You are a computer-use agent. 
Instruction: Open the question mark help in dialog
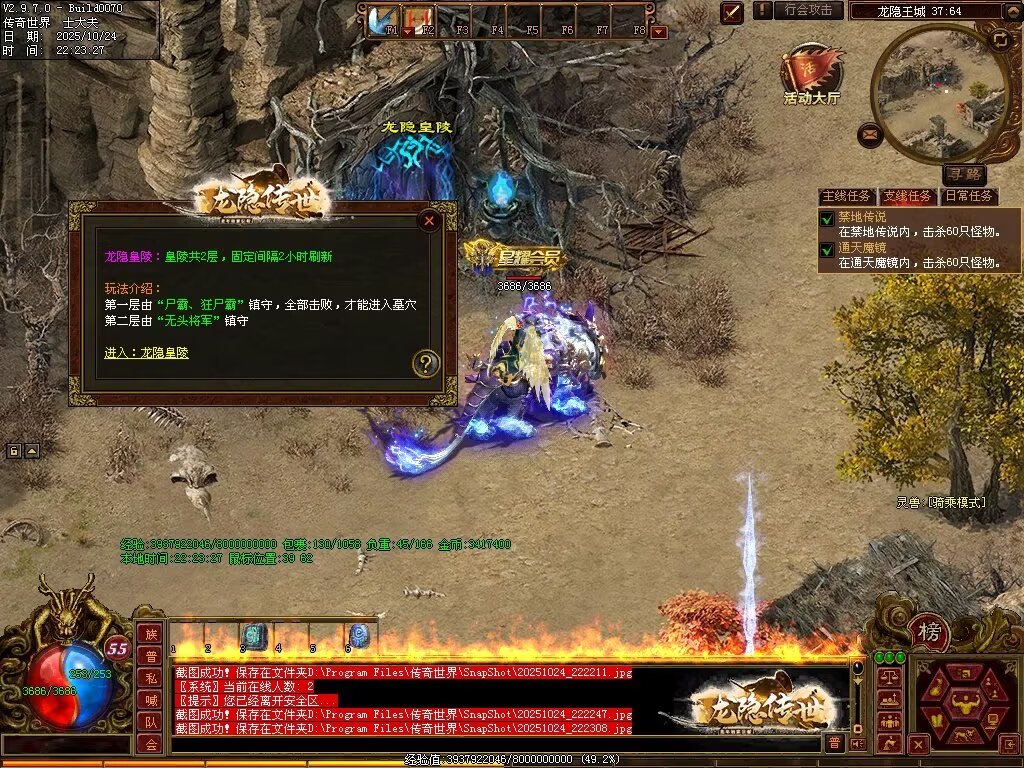pos(426,363)
